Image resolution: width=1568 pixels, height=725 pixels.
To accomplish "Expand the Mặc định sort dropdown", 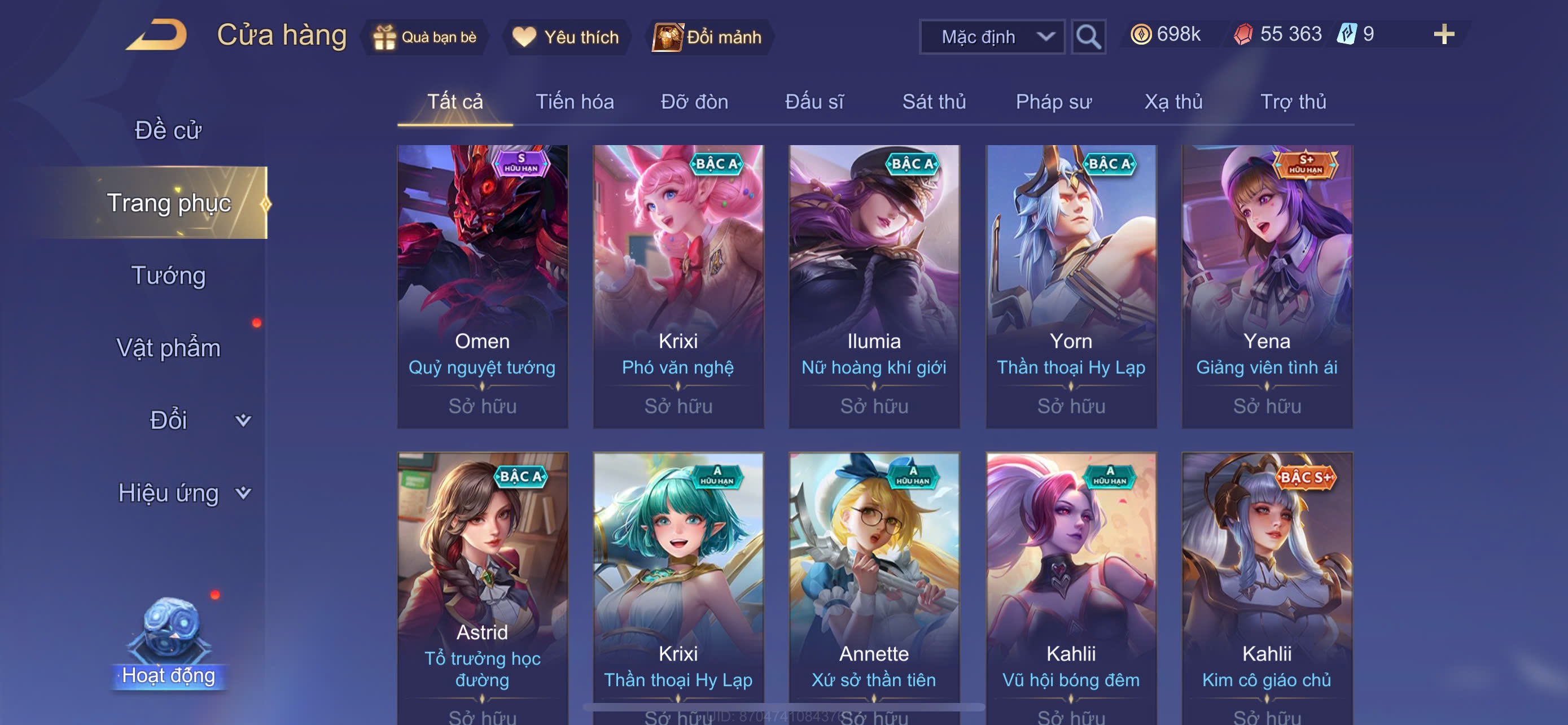I will (x=992, y=37).
